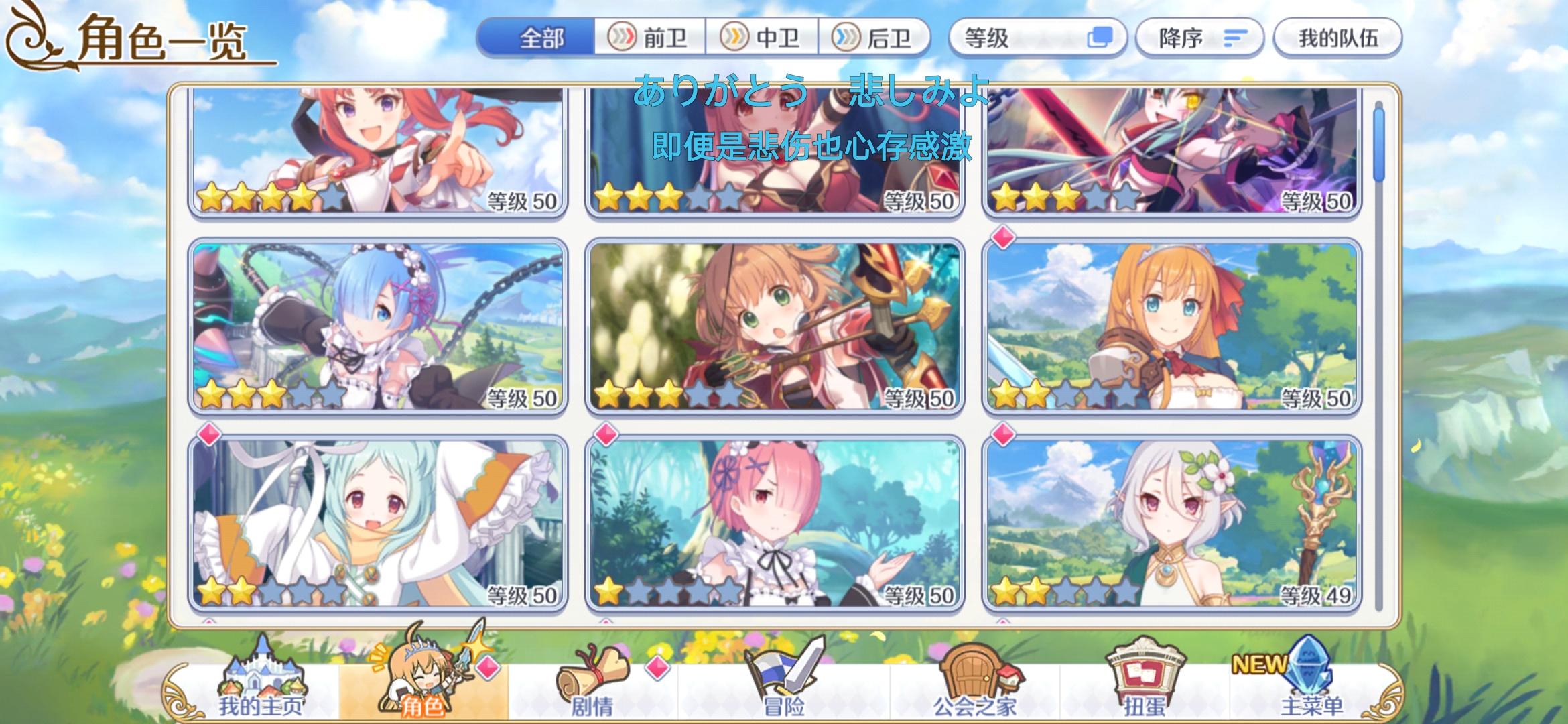Open the 我的队伍 team button
This screenshot has width=1568, height=724.
1337,38
